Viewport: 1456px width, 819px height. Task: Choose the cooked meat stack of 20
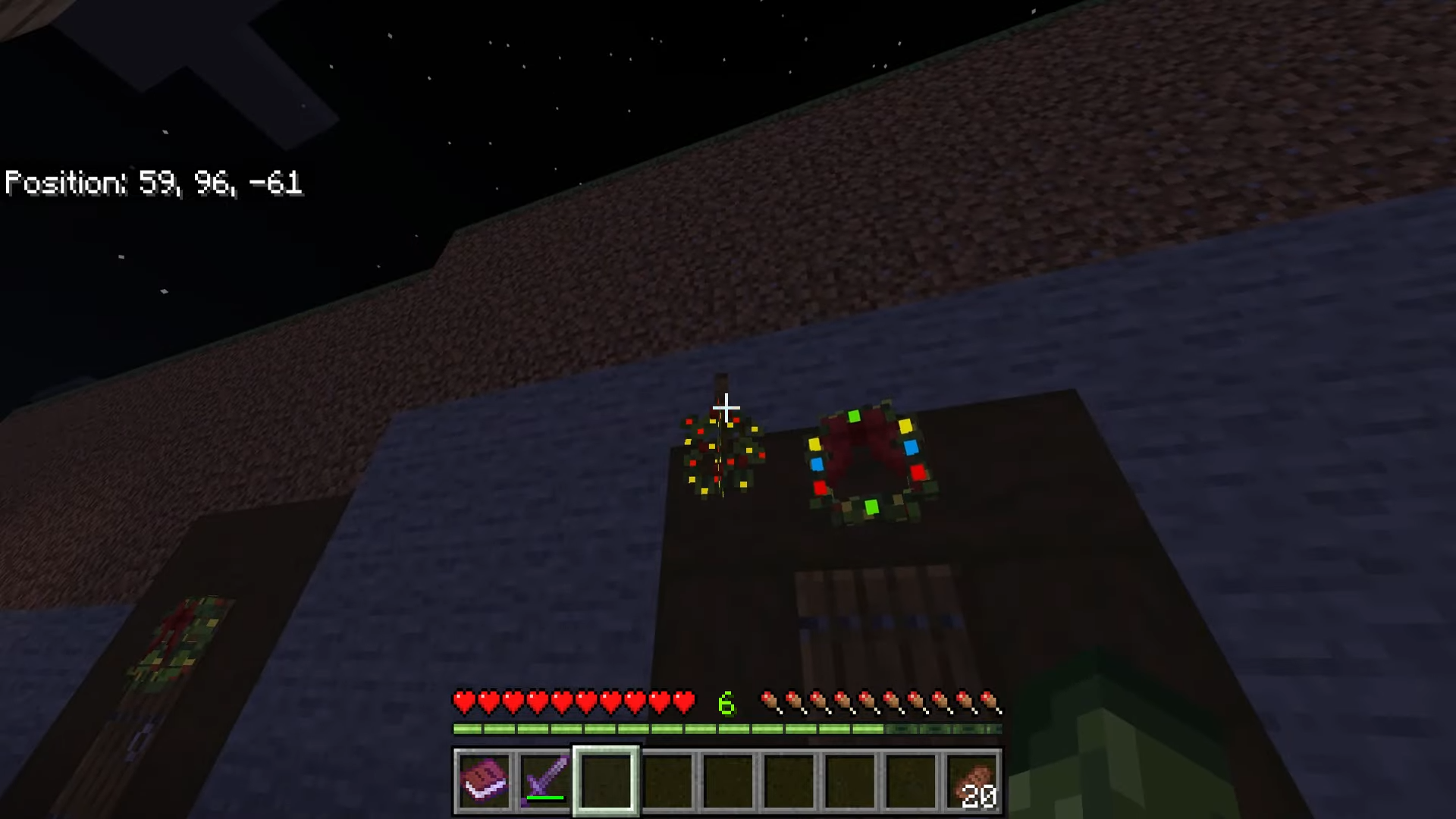click(x=972, y=780)
